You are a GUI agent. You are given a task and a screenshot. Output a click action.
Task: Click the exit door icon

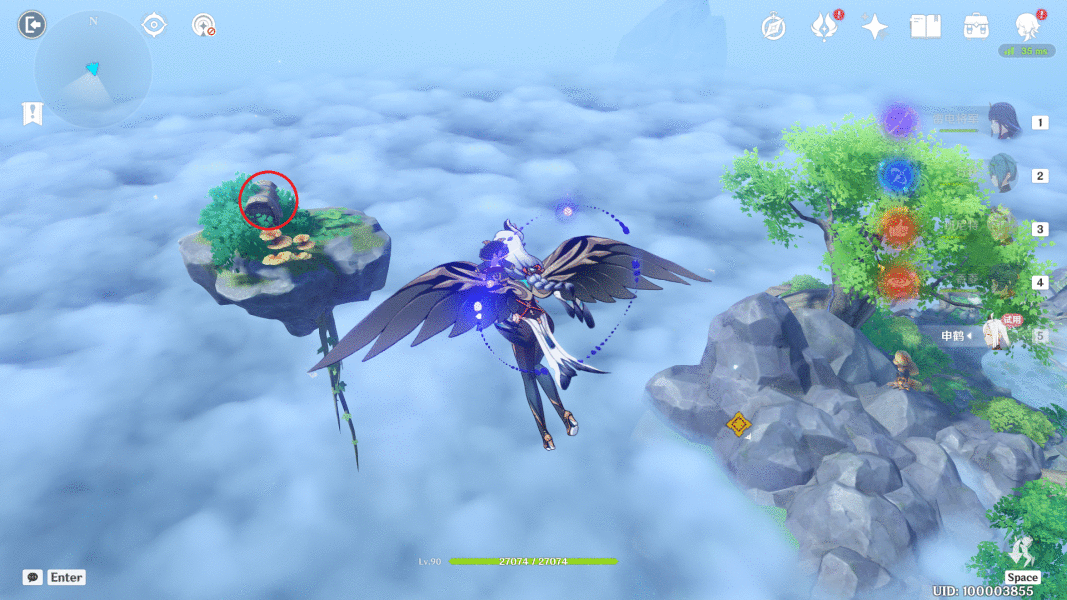(32, 25)
